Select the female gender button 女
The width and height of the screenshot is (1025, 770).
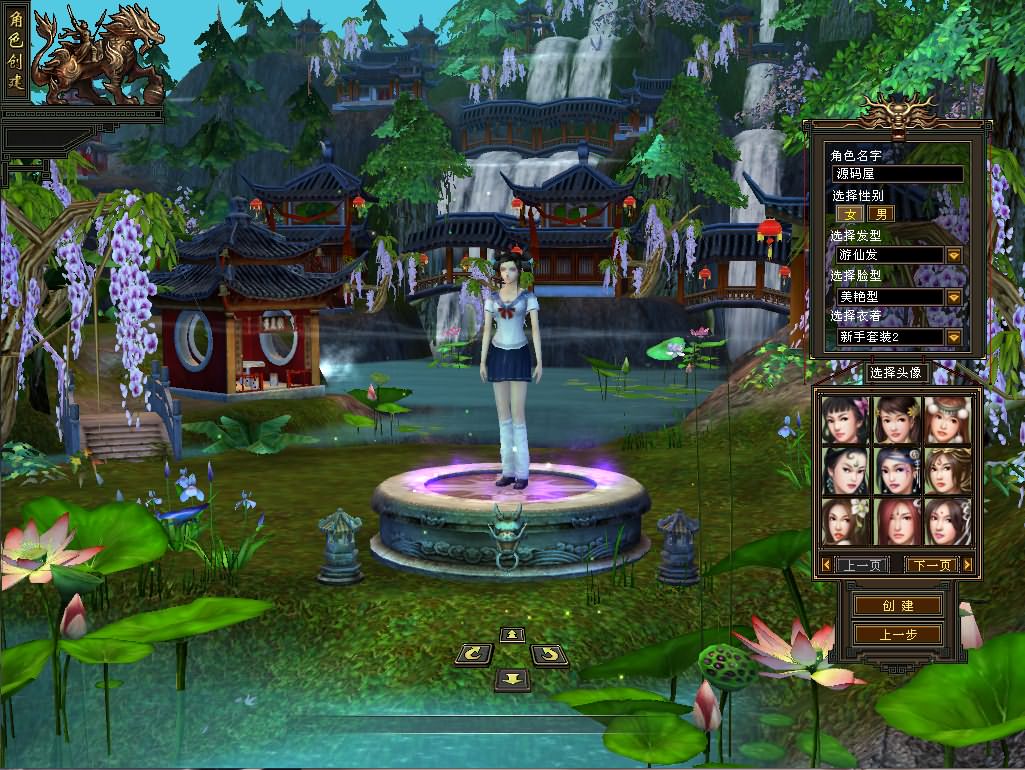(x=851, y=213)
